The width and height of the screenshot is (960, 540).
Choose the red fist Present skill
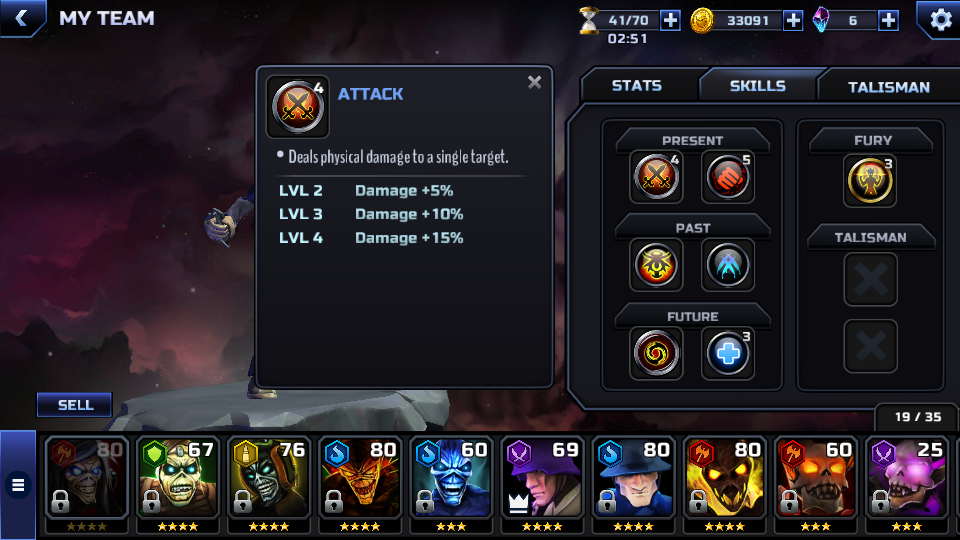click(x=728, y=177)
